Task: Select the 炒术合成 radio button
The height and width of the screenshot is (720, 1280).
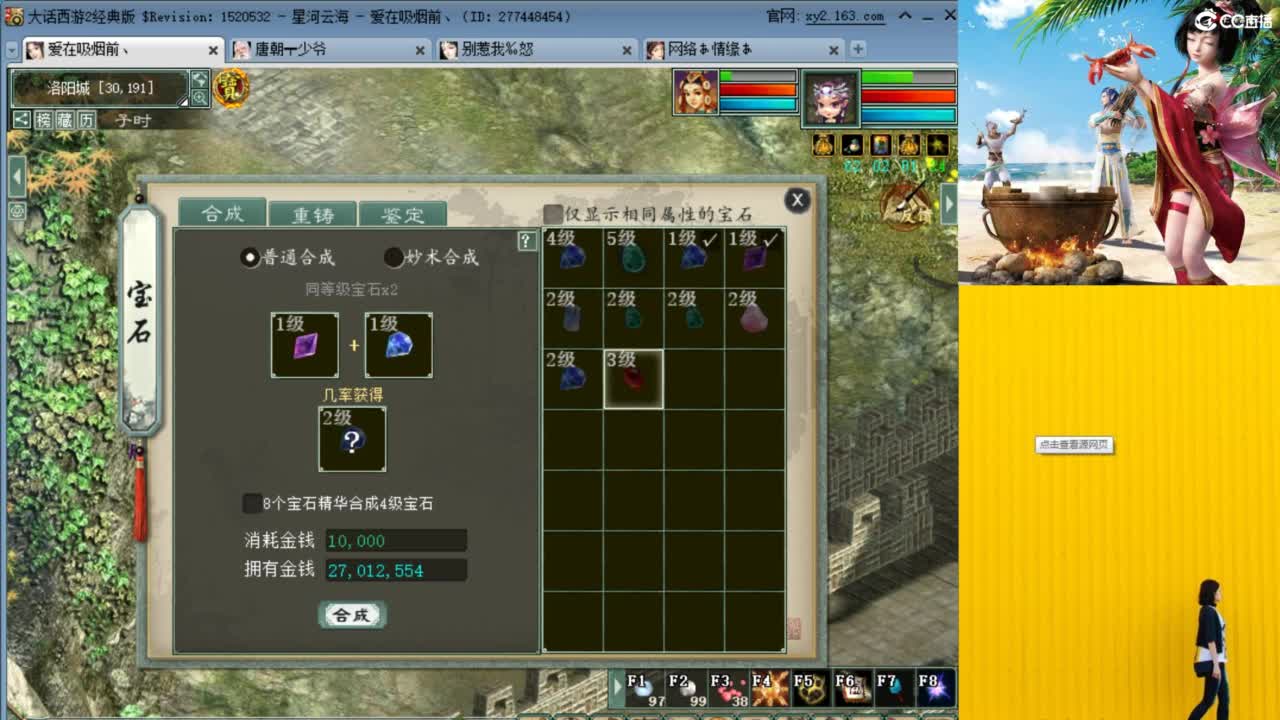Action: pos(392,256)
